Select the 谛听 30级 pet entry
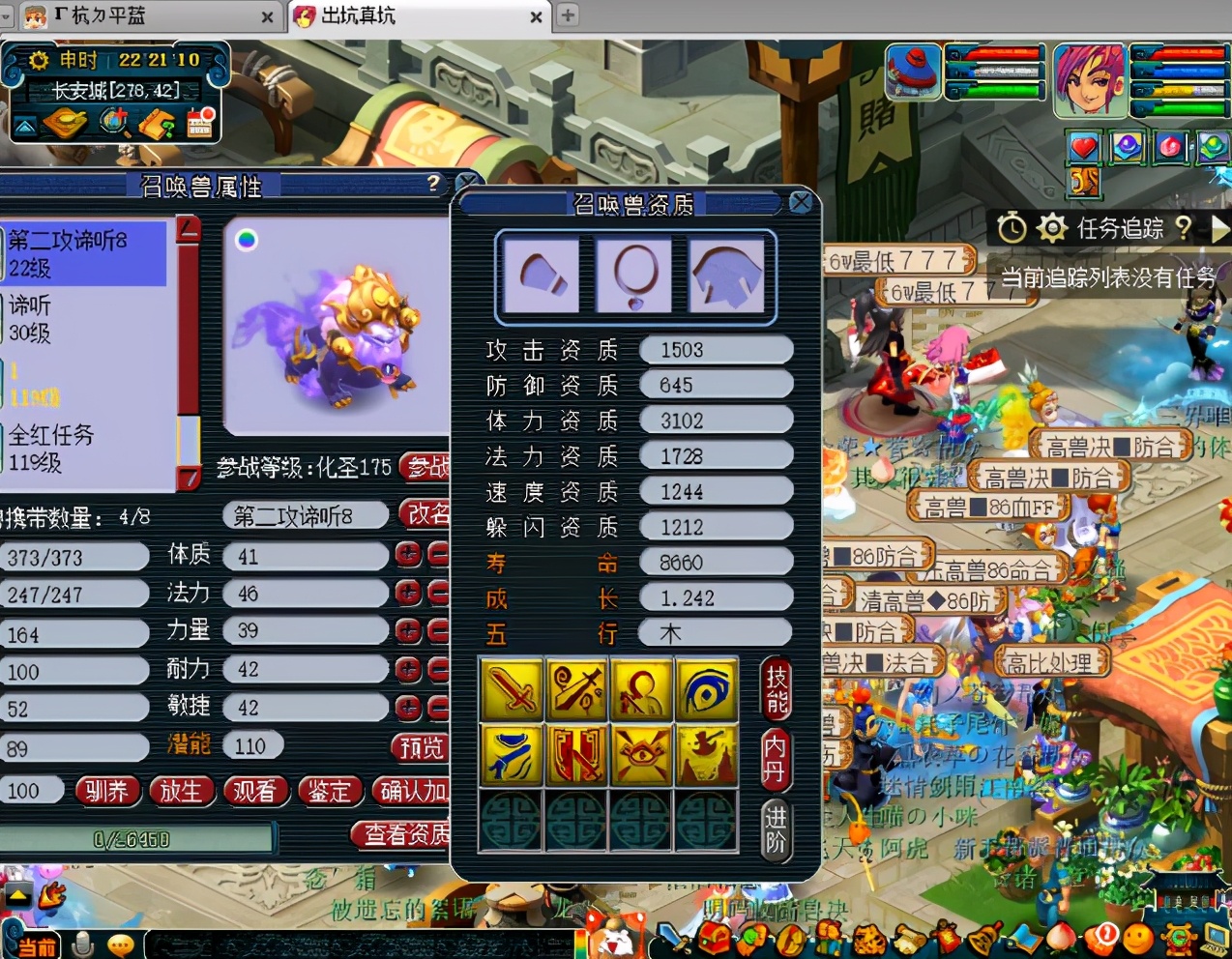The height and width of the screenshot is (959, 1232). (x=87, y=319)
